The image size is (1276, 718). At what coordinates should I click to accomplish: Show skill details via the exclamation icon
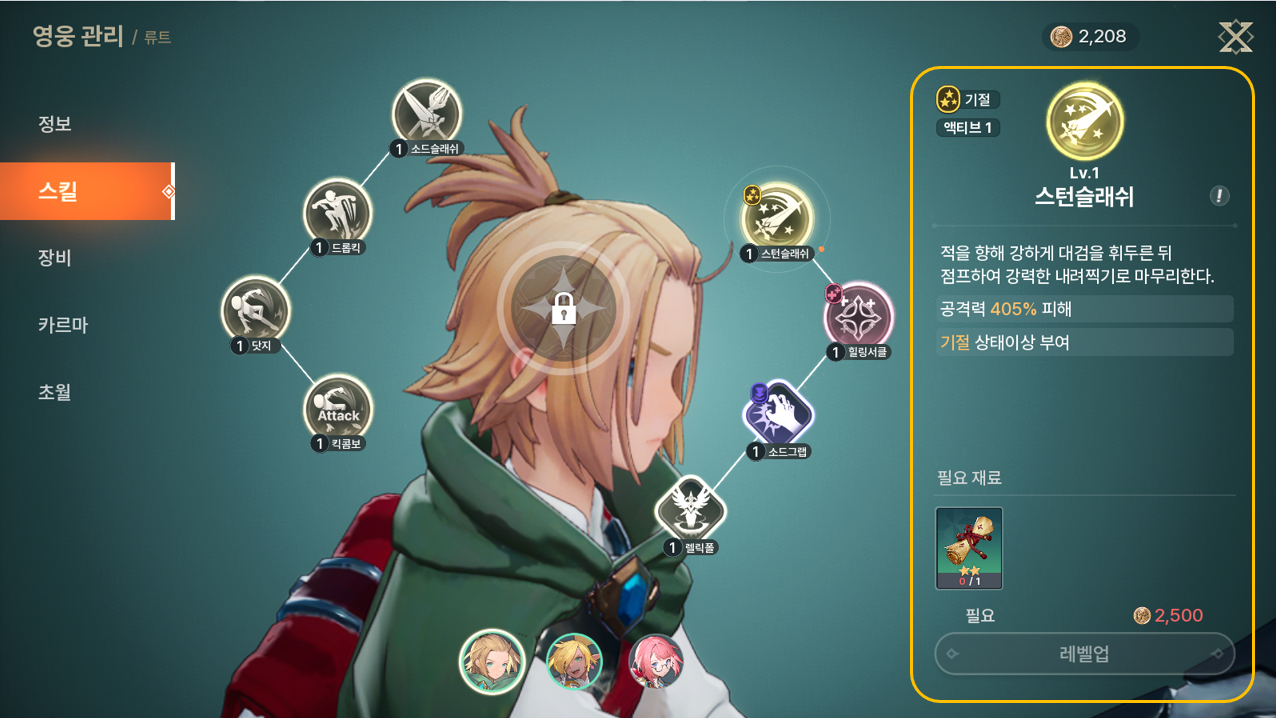1219,196
